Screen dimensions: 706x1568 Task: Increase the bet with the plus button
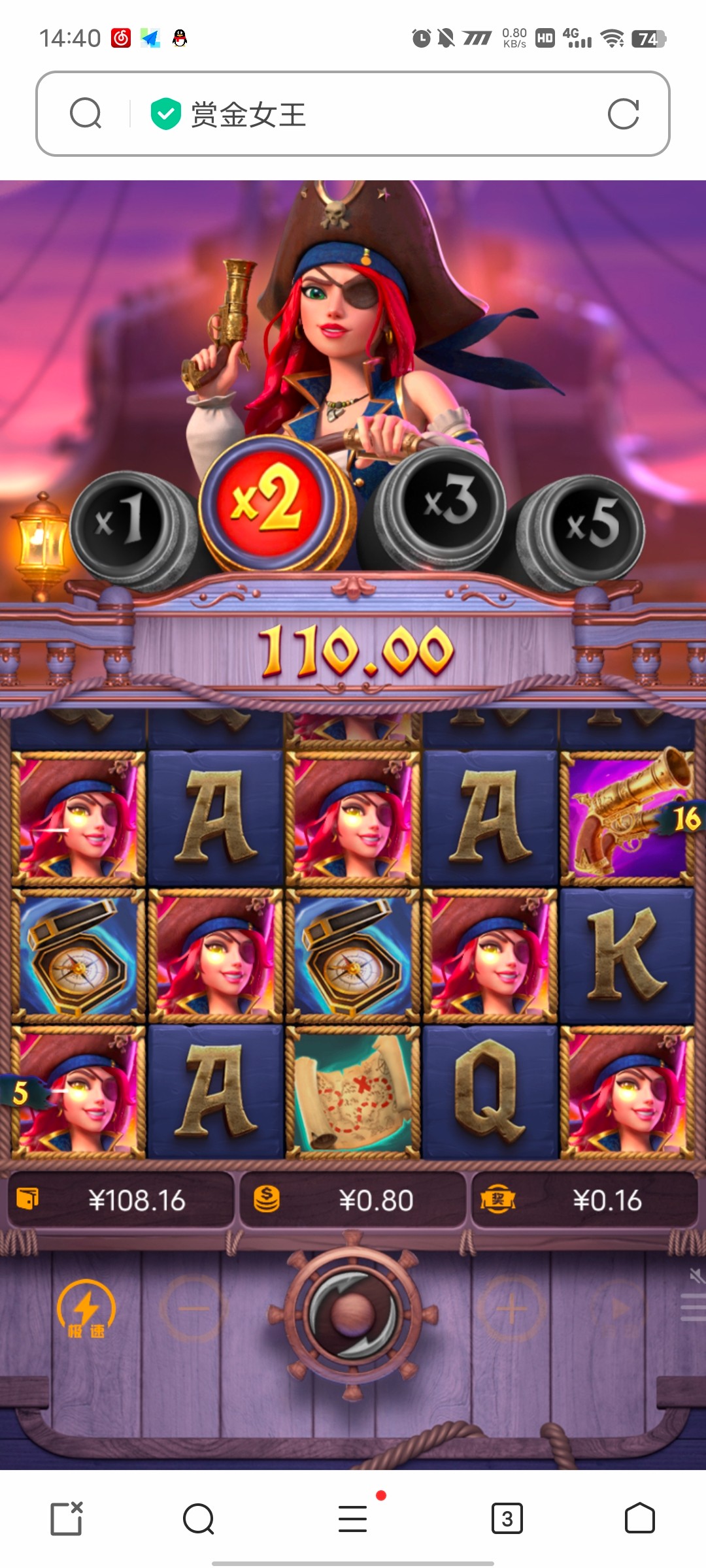coord(512,1309)
